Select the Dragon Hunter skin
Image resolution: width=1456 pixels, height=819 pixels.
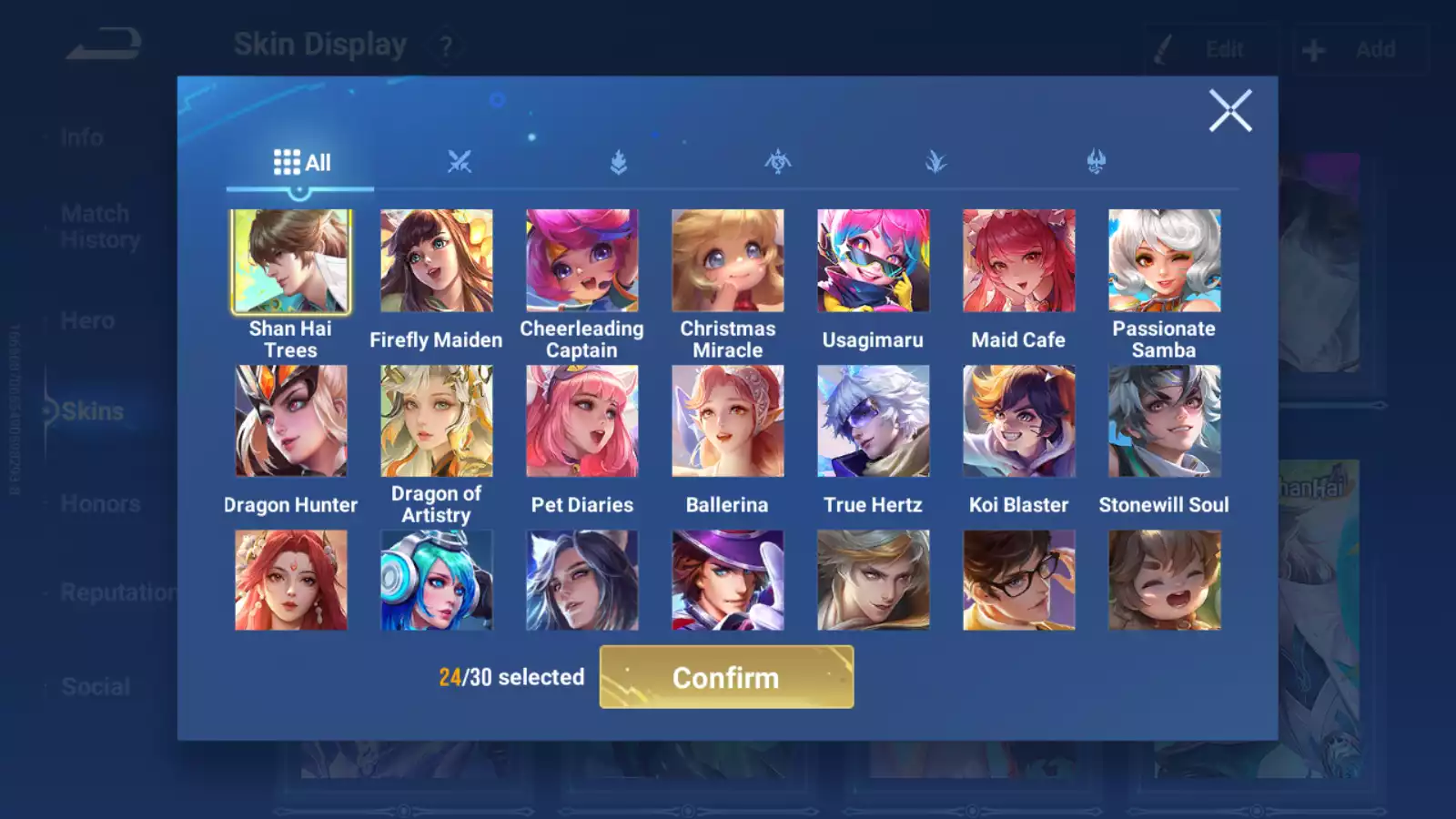tap(290, 421)
